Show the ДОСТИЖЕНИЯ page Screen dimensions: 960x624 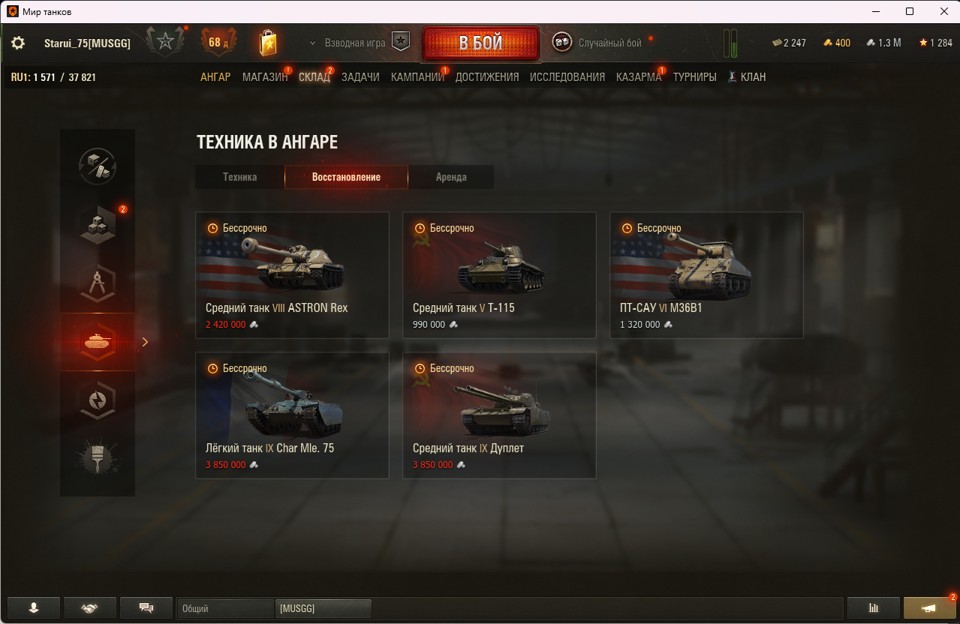pos(487,77)
